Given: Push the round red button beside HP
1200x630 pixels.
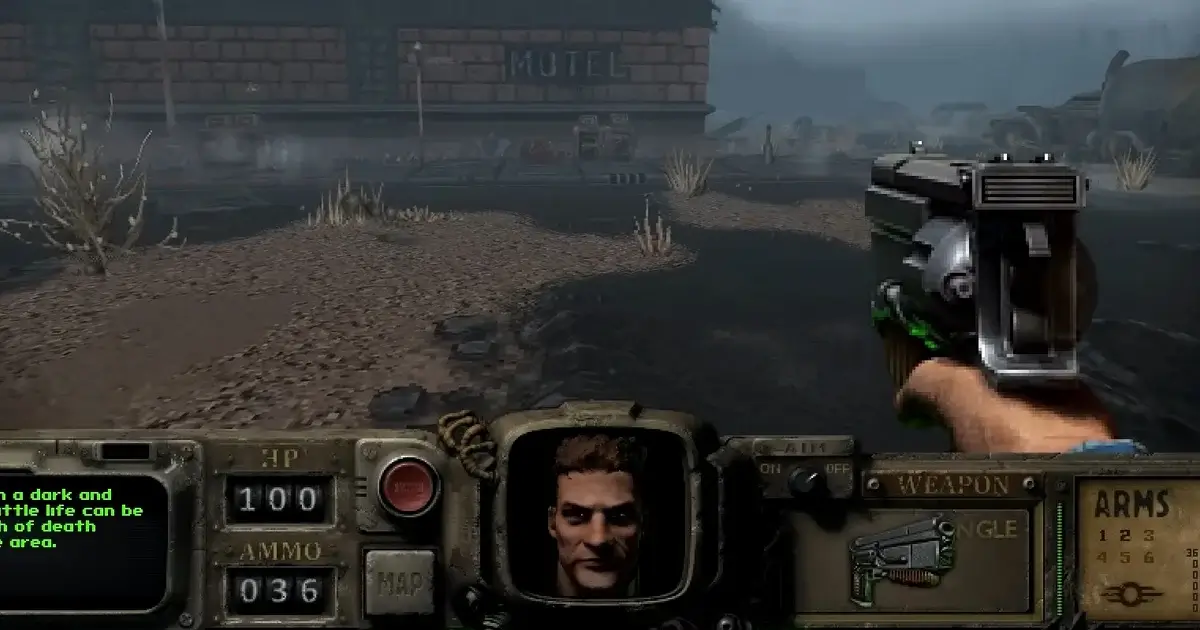Looking at the screenshot, I should [408, 487].
